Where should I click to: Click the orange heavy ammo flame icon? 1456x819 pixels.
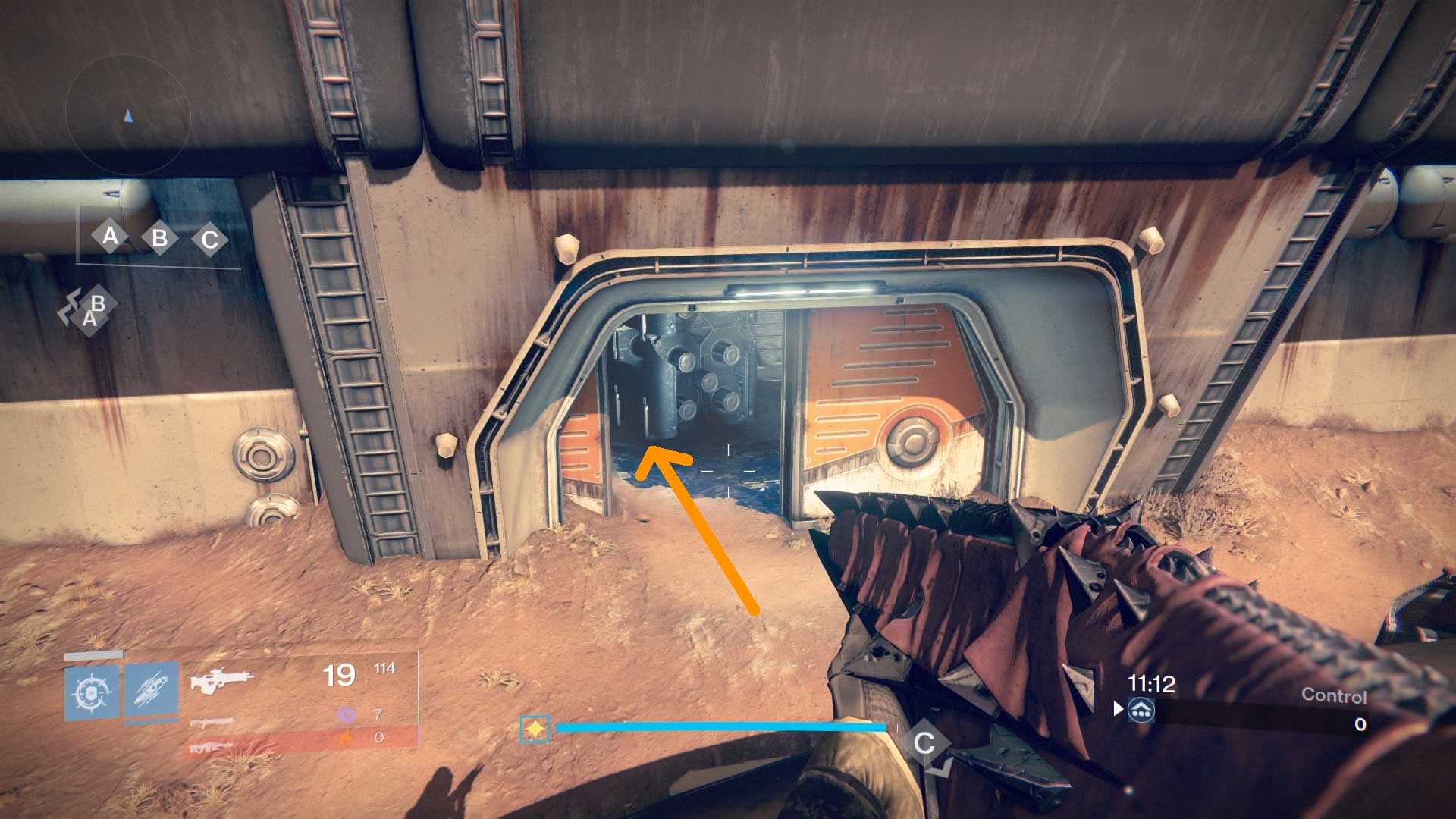point(346,736)
